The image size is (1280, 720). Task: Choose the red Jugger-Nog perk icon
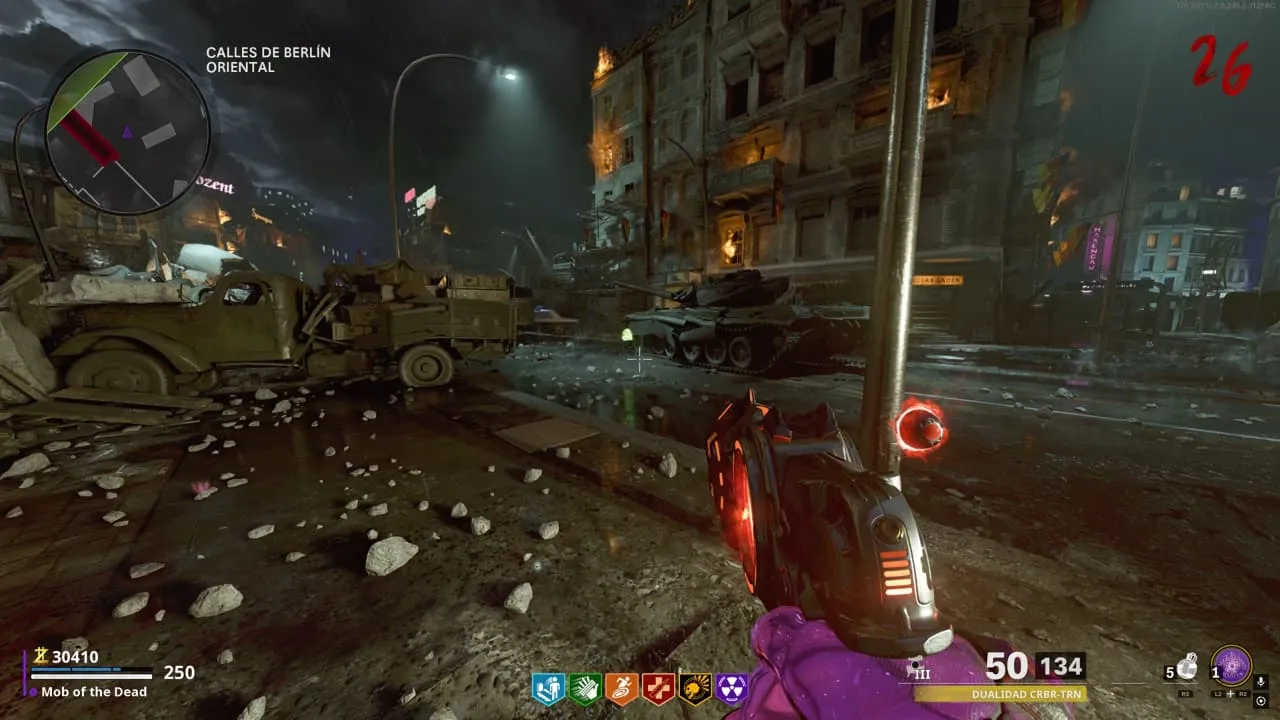tap(658, 688)
